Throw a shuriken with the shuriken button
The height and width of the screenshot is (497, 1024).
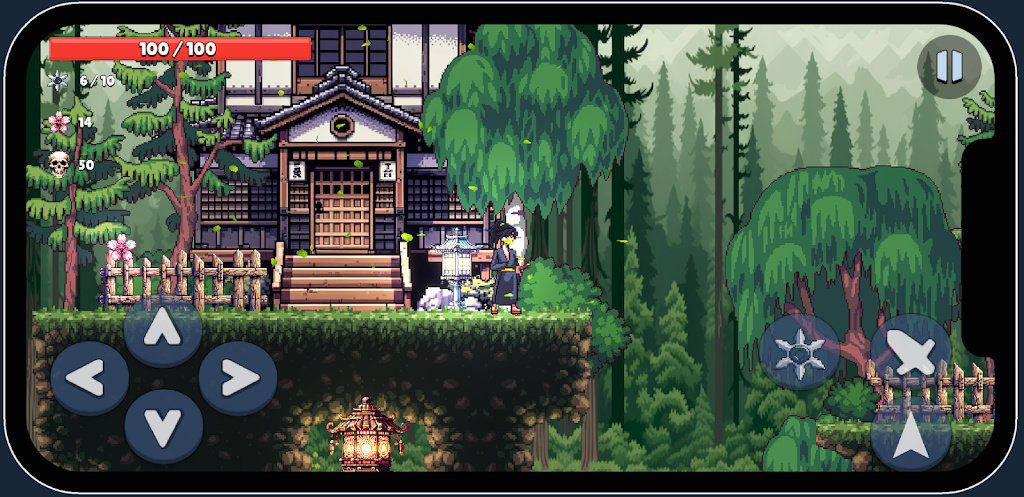[x=799, y=352]
